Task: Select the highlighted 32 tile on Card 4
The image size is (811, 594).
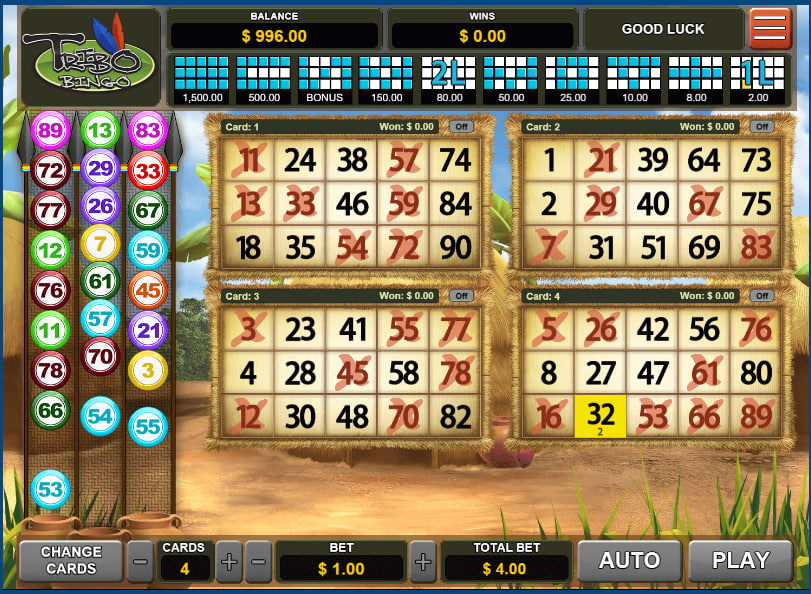Action: click(600, 416)
